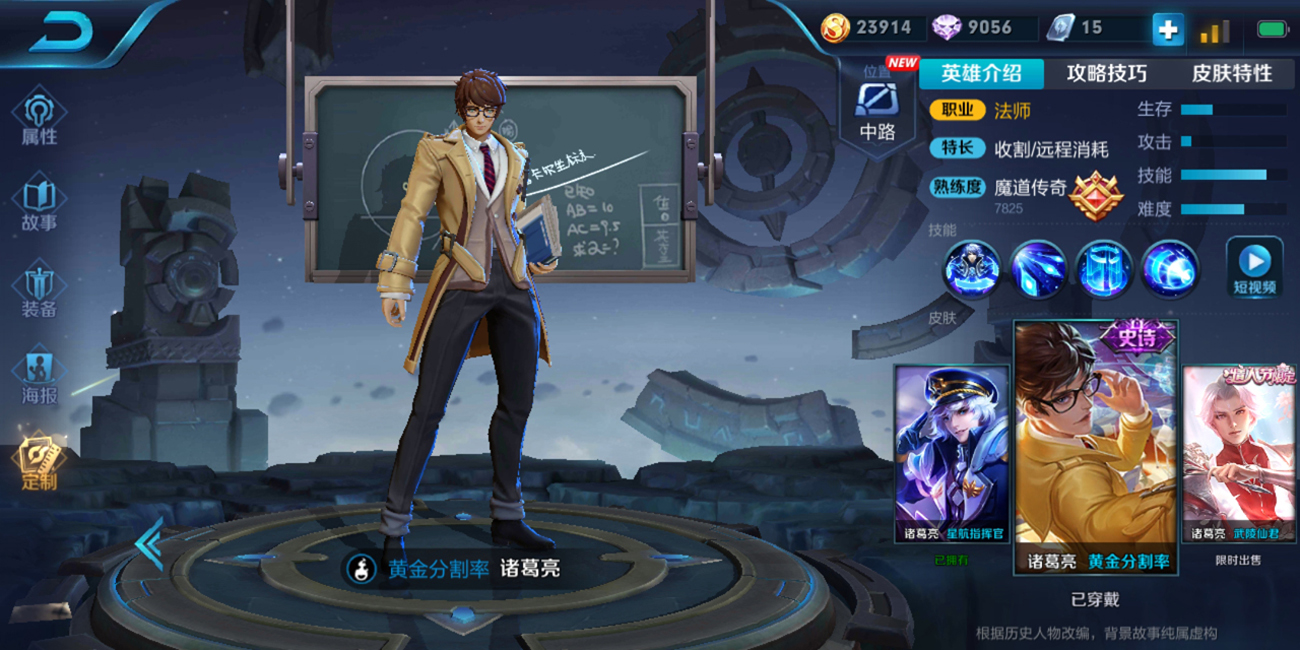Open the 故事 story section

pyautogui.click(x=39, y=205)
